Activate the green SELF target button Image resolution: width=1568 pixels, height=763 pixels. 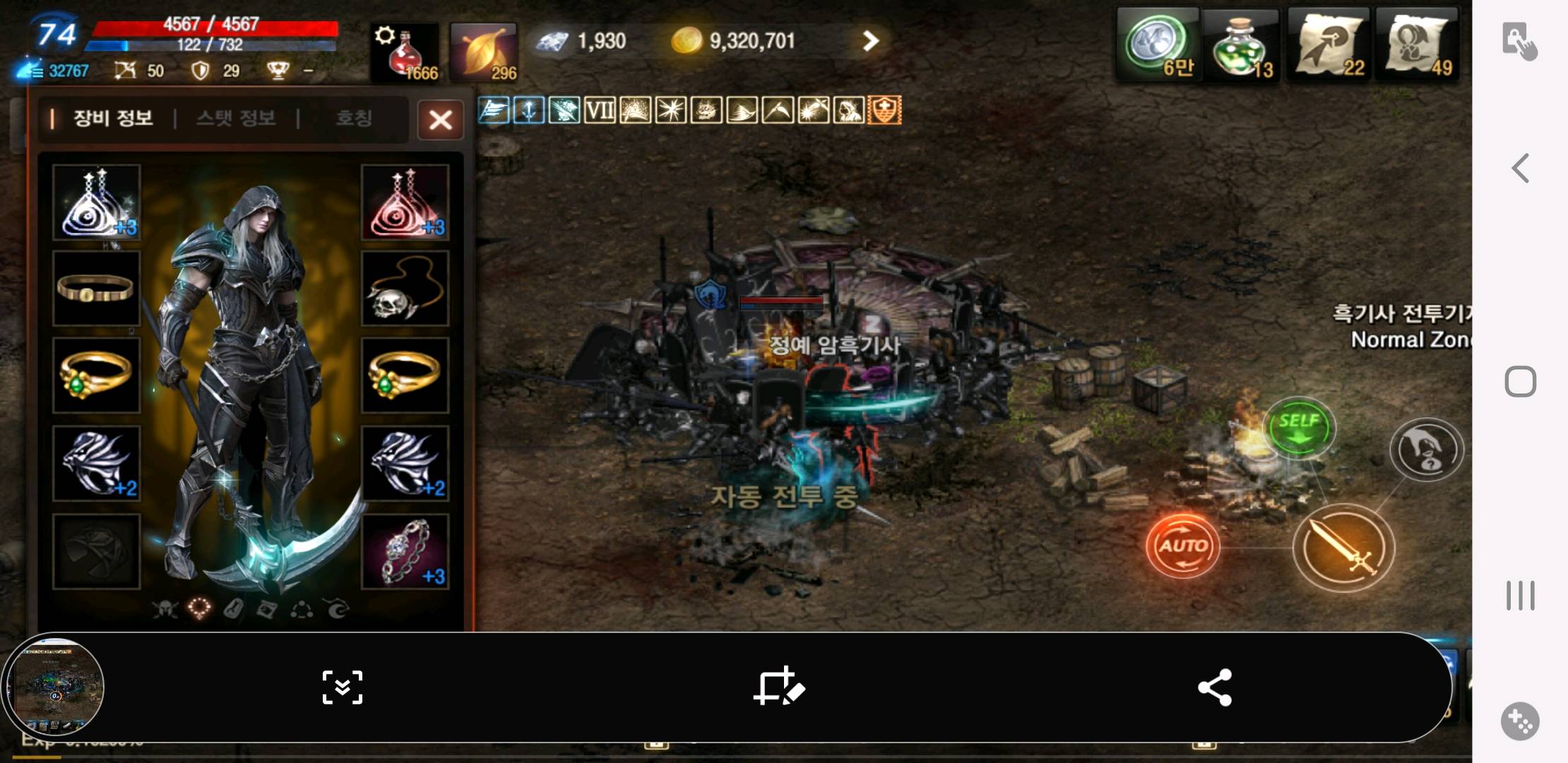tap(1299, 427)
